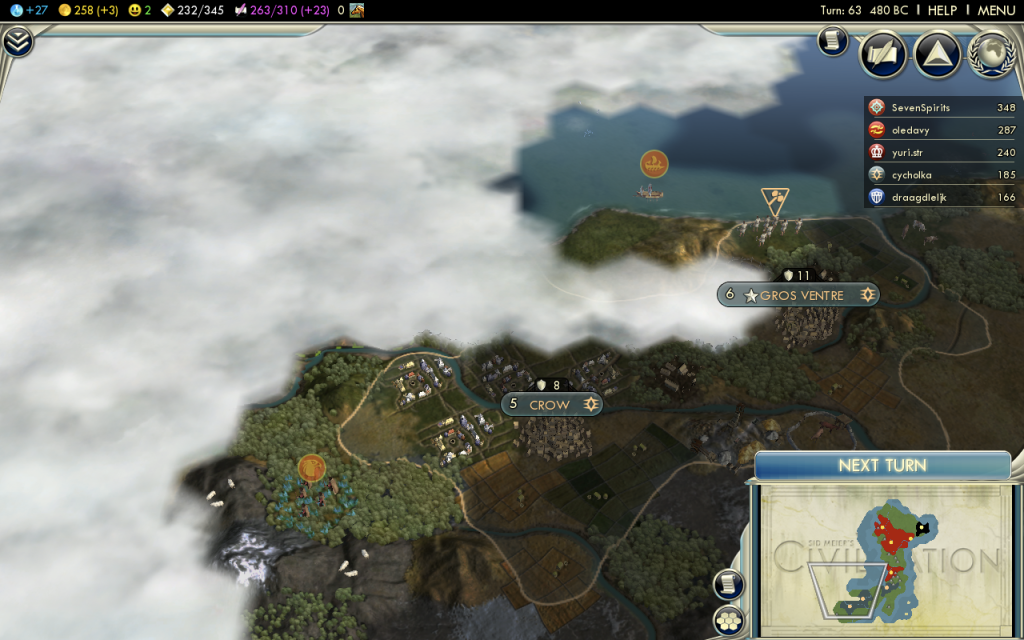Image resolution: width=1024 pixels, height=640 pixels.
Task: Expand the chevron panel in the corner
Action: click(x=17, y=42)
